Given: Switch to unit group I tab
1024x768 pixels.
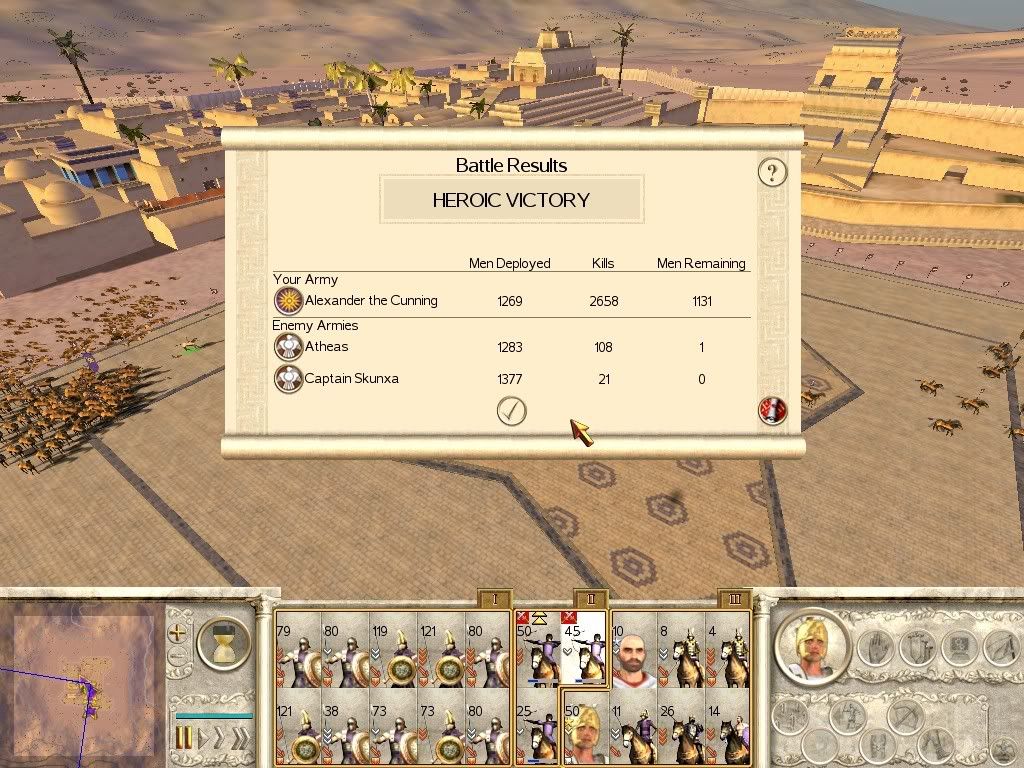Looking at the screenshot, I should (494, 599).
